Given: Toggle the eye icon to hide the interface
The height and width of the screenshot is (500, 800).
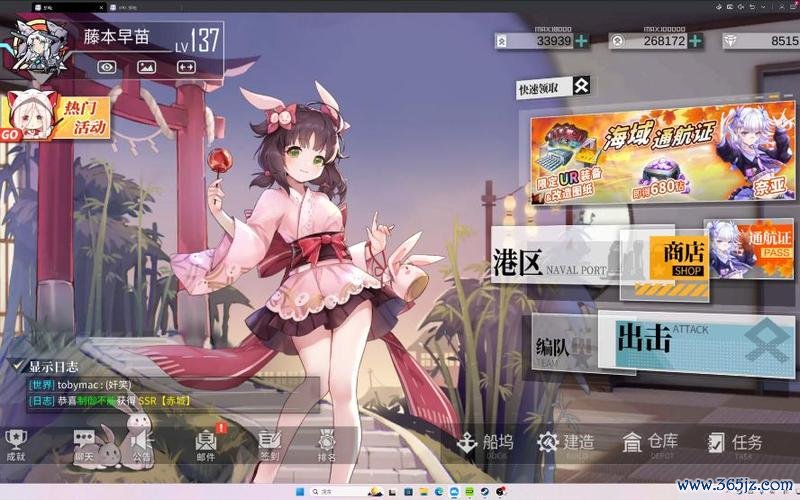Looking at the screenshot, I should point(107,67).
